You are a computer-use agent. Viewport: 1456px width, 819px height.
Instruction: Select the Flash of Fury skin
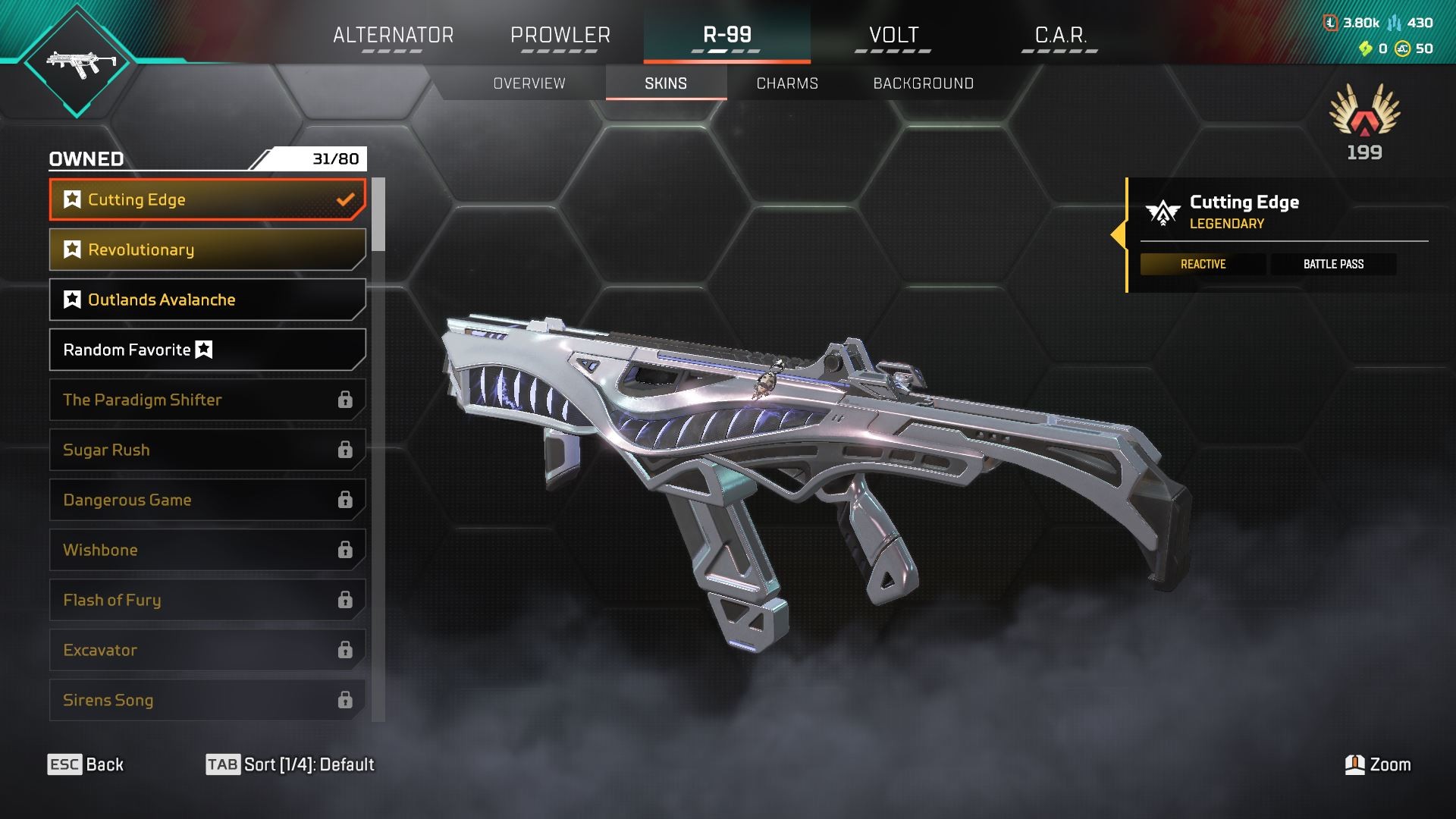tap(207, 600)
